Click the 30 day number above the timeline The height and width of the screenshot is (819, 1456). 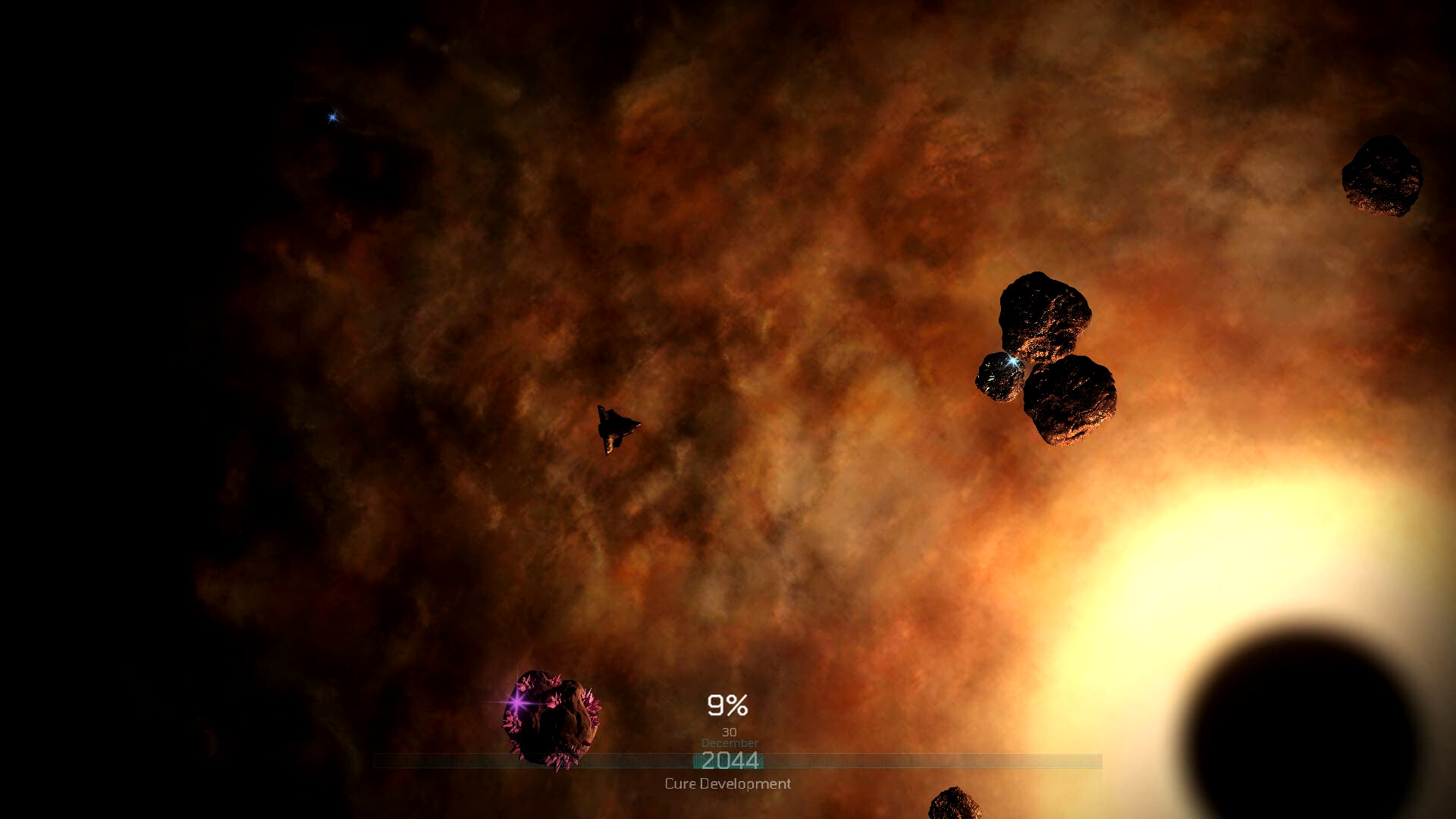pos(728,731)
